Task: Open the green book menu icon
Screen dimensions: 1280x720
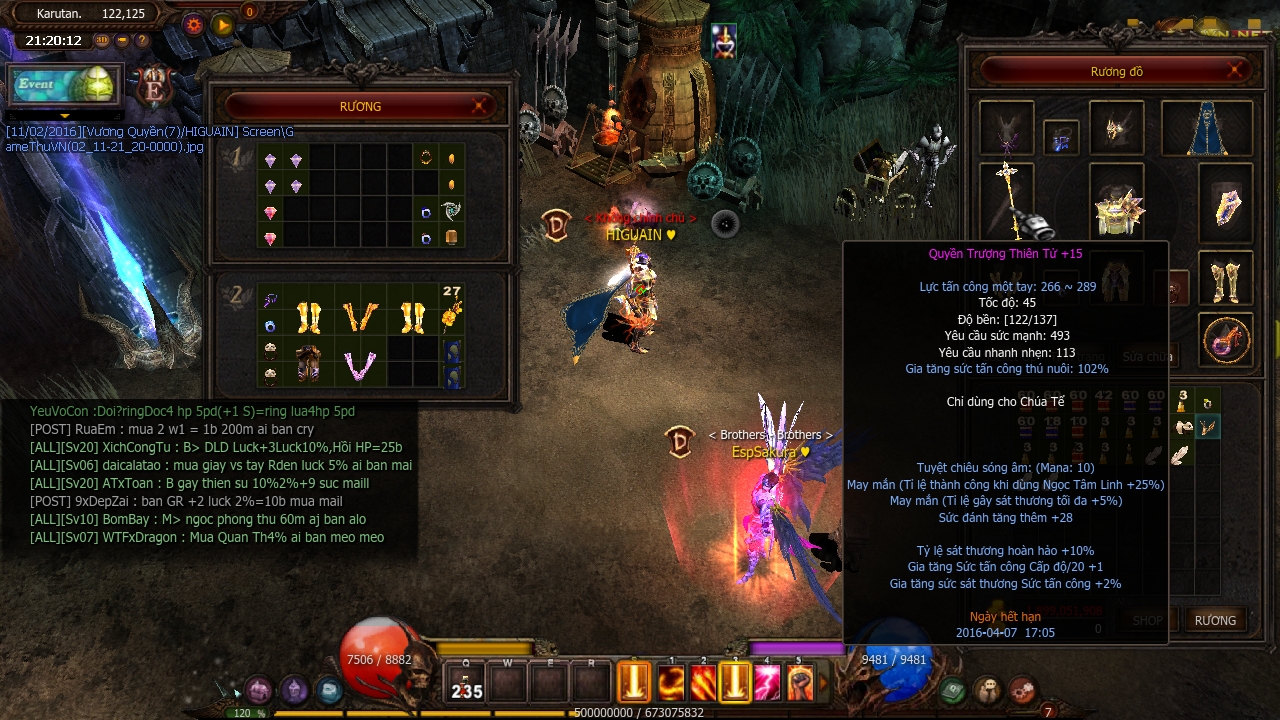Action: 953,690
